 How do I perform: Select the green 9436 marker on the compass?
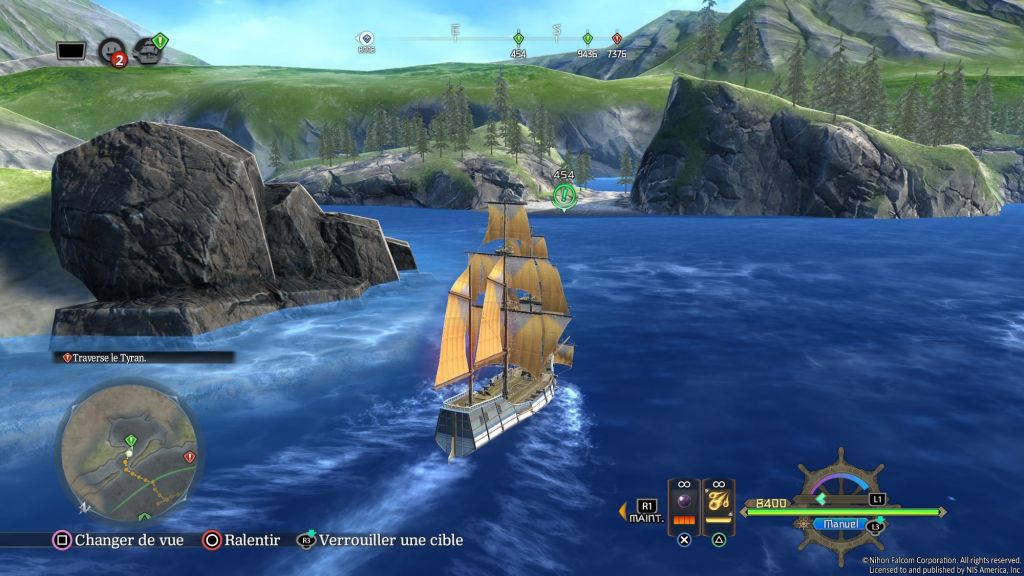587,39
